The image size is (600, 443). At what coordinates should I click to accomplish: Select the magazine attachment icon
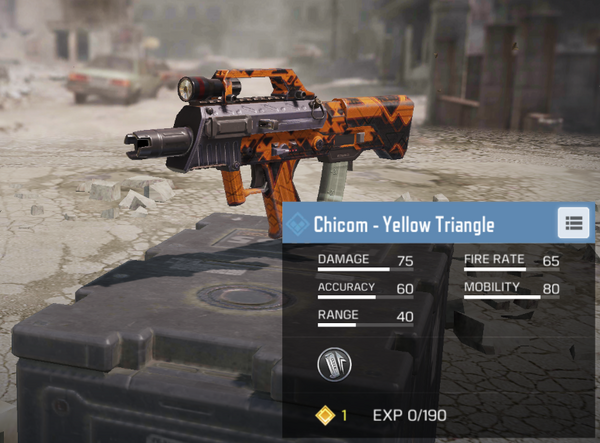click(334, 365)
